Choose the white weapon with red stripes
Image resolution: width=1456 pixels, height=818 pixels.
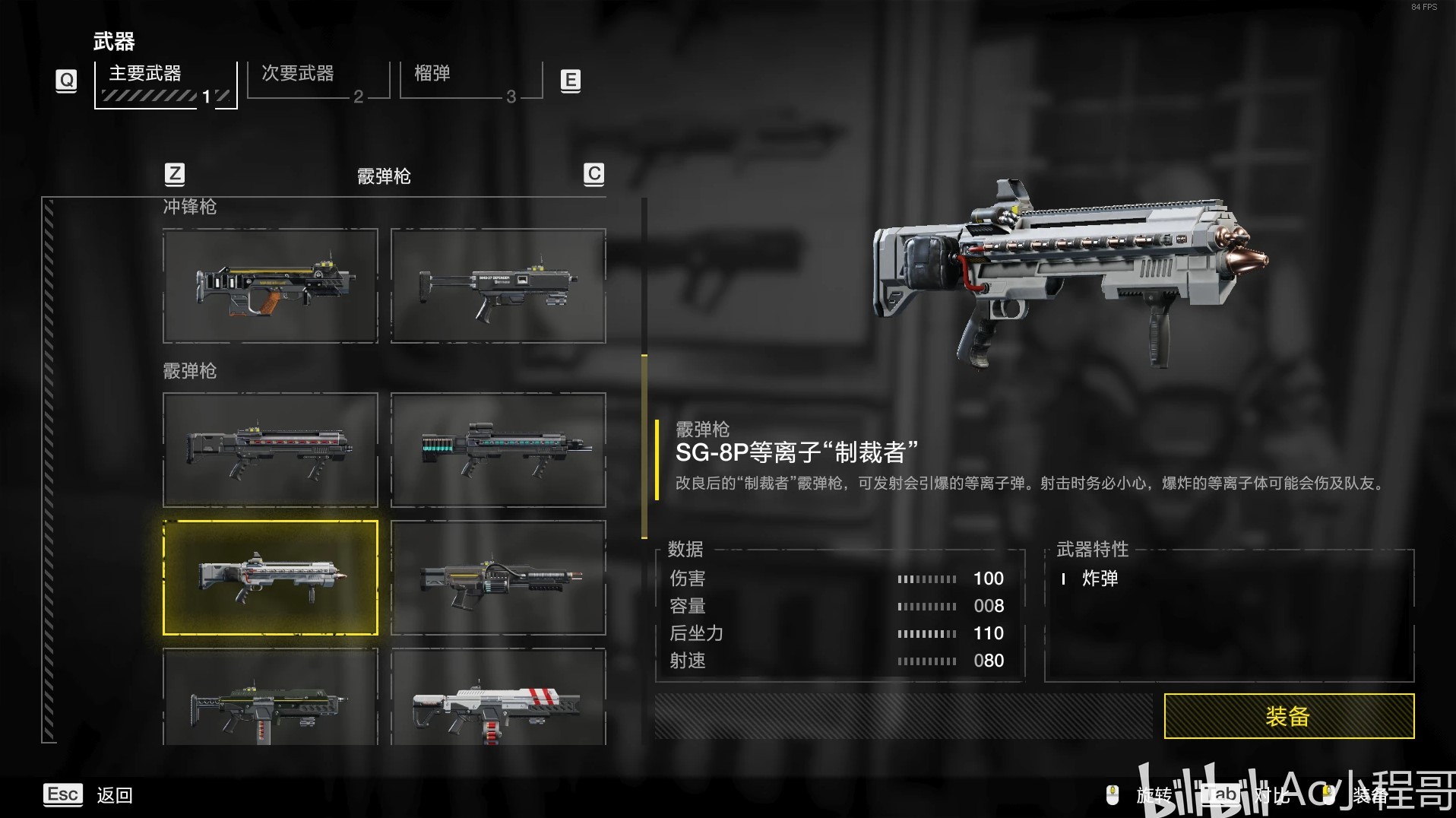coord(499,699)
